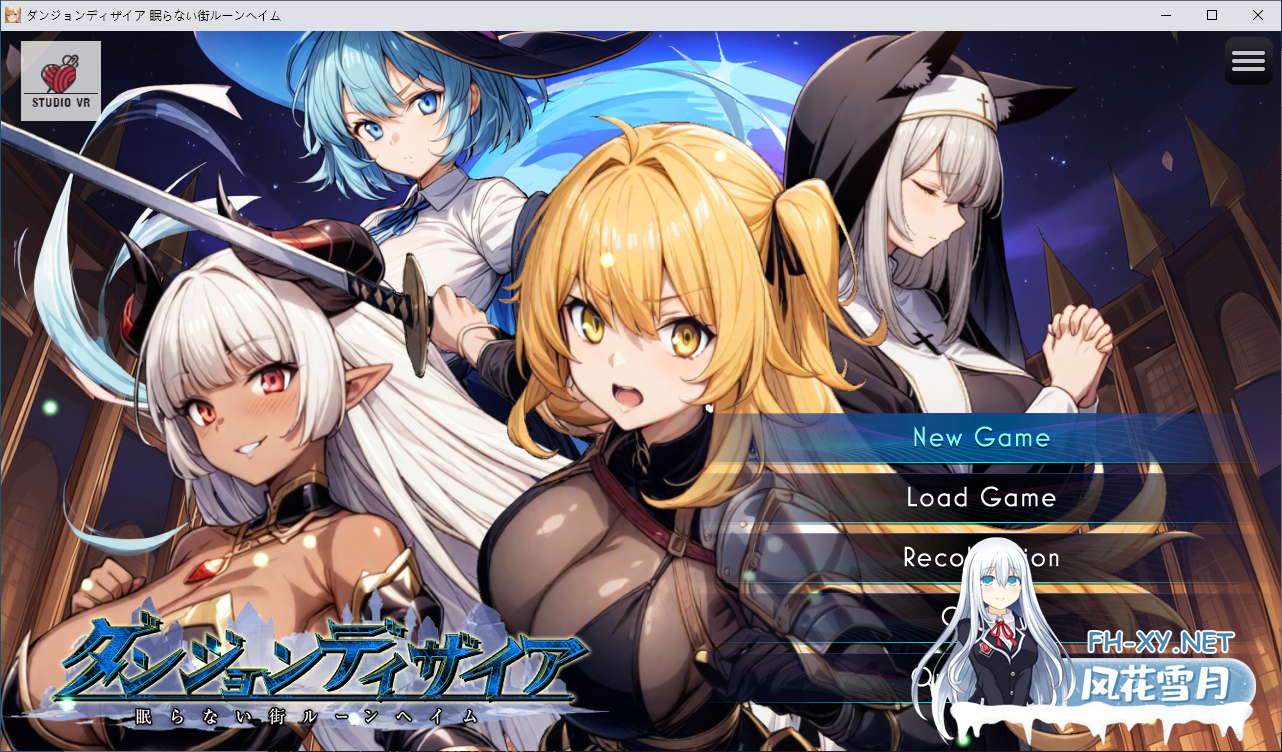Select the partially hidden menu option below Recollection

tap(960, 617)
